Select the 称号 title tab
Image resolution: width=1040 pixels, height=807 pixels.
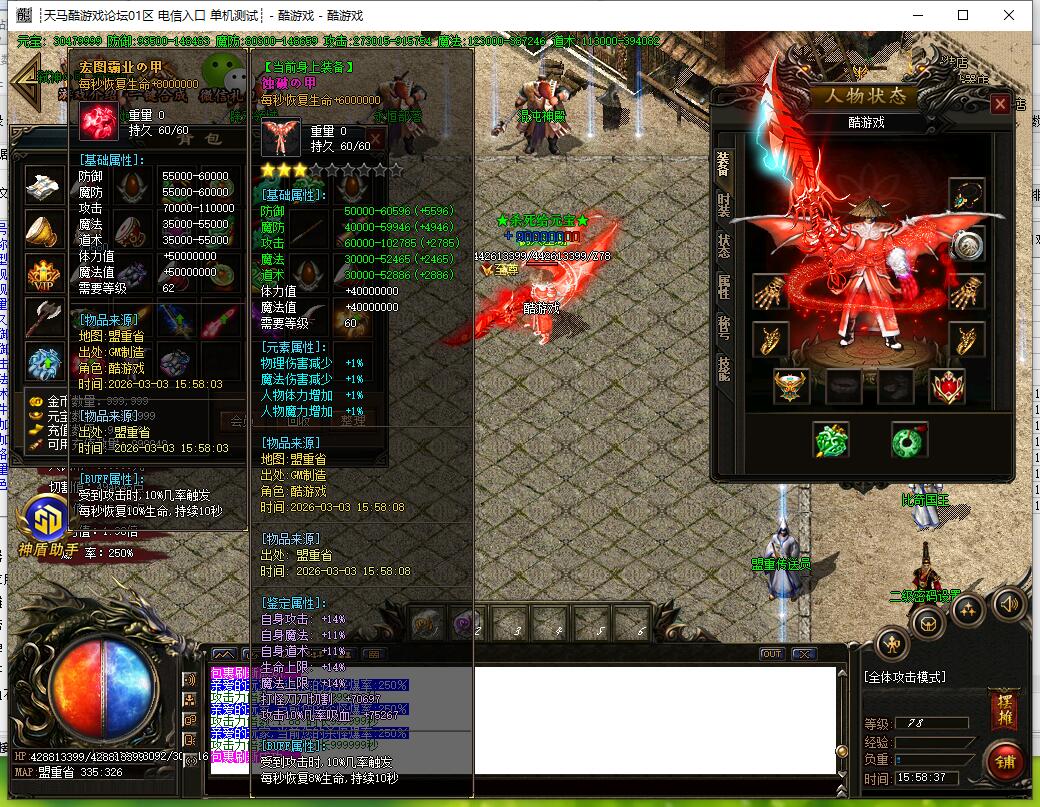coord(724,327)
